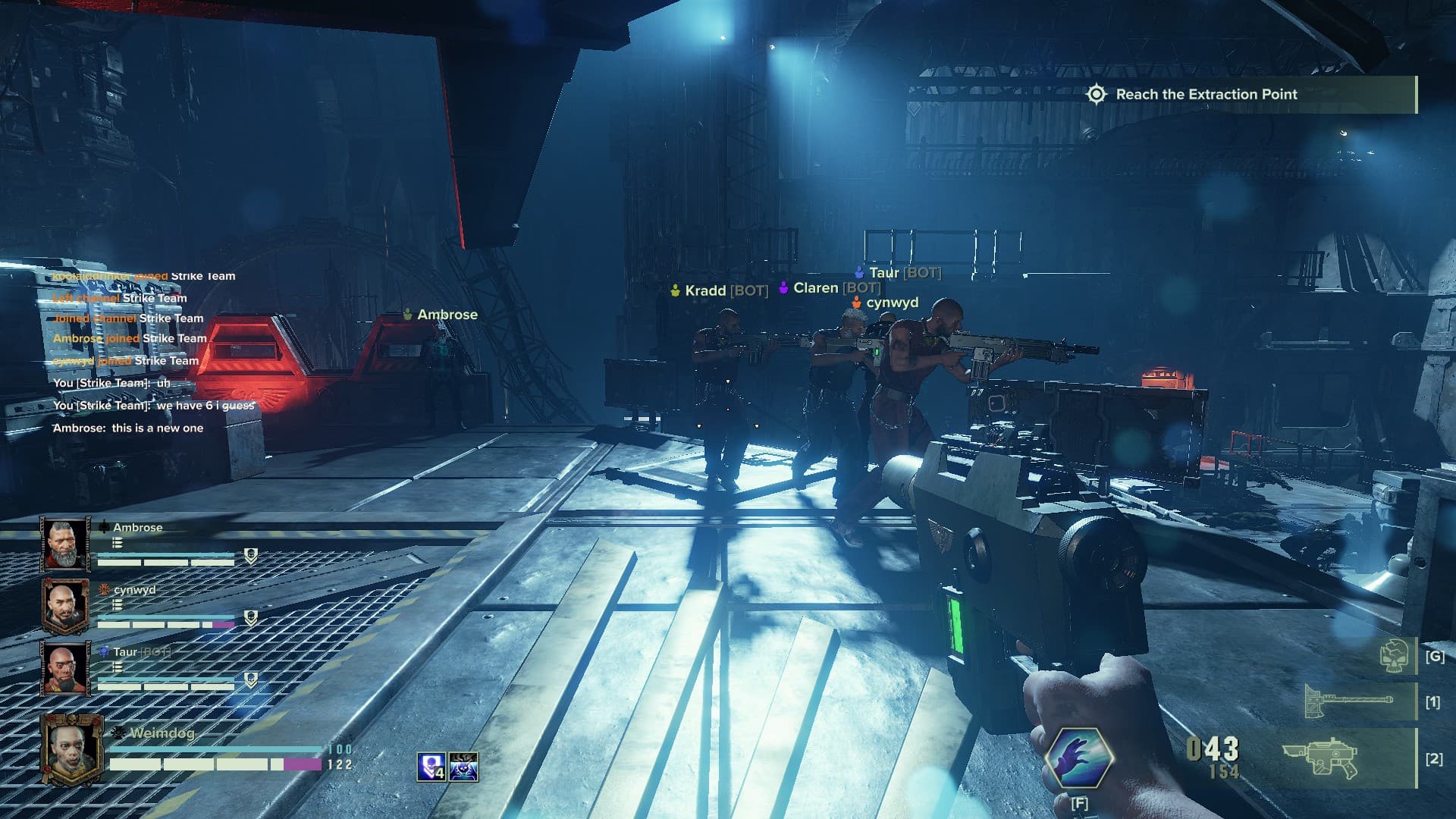The width and height of the screenshot is (1456, 819).
Task: Click cynwyd's teammate portrait
Action: 65,607
